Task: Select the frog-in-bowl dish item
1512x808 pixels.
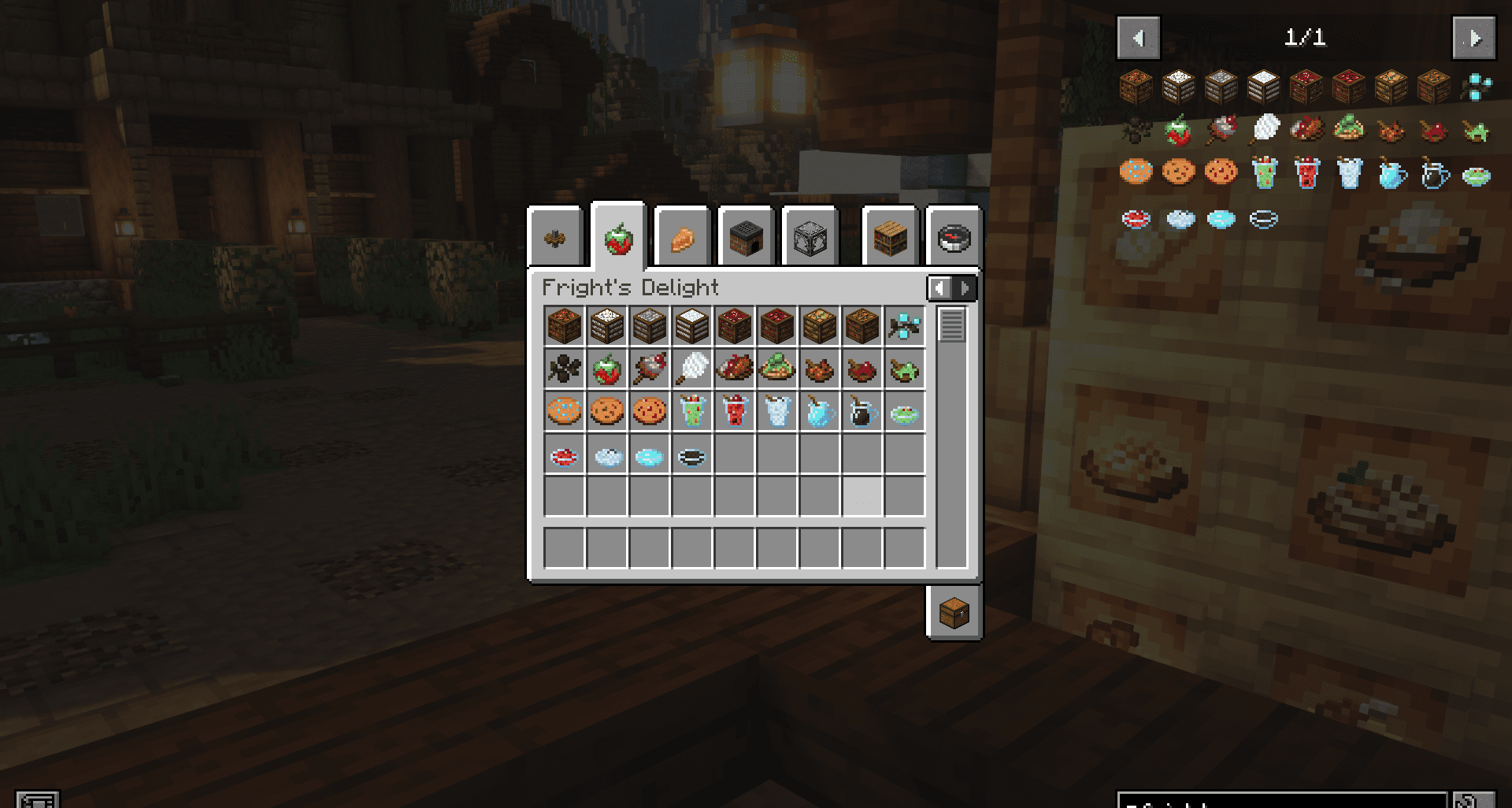Action: 906,369
